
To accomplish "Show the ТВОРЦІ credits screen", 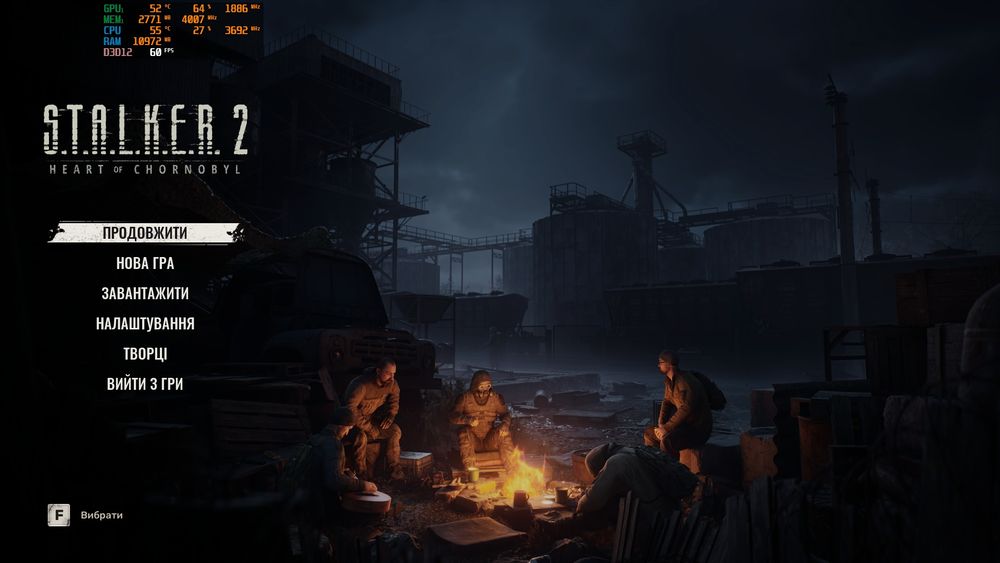I will coord(145,353).
